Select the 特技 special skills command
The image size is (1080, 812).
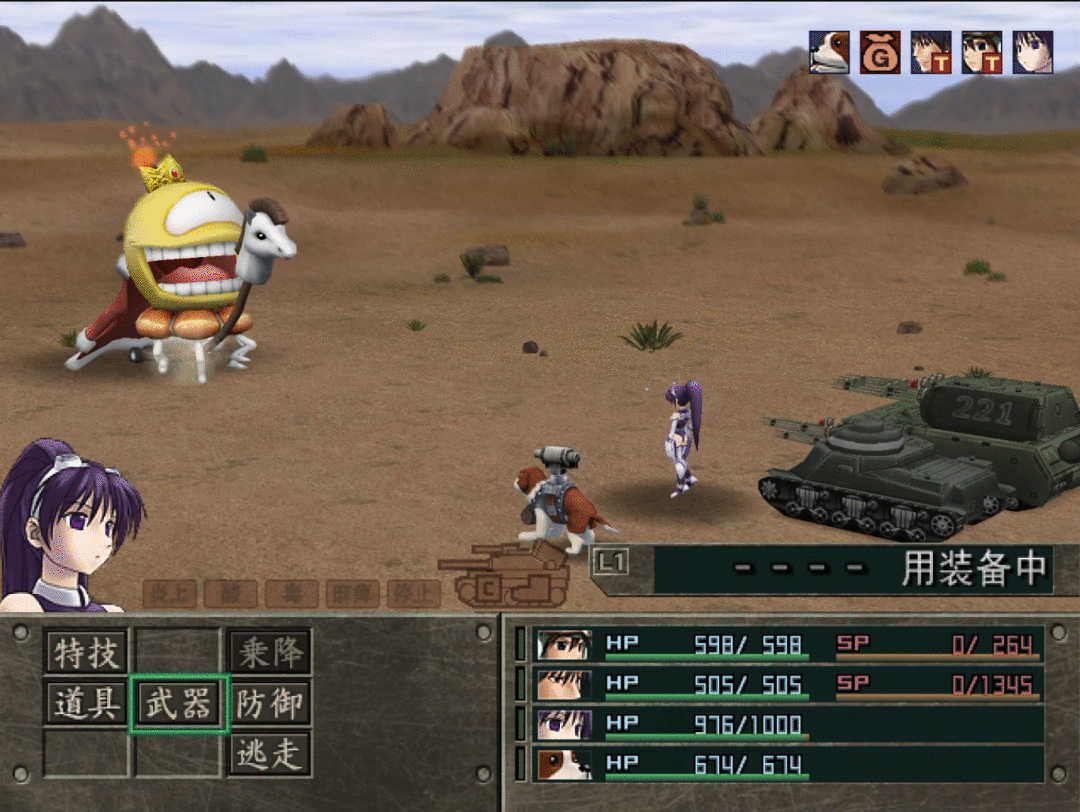(87, 653)
